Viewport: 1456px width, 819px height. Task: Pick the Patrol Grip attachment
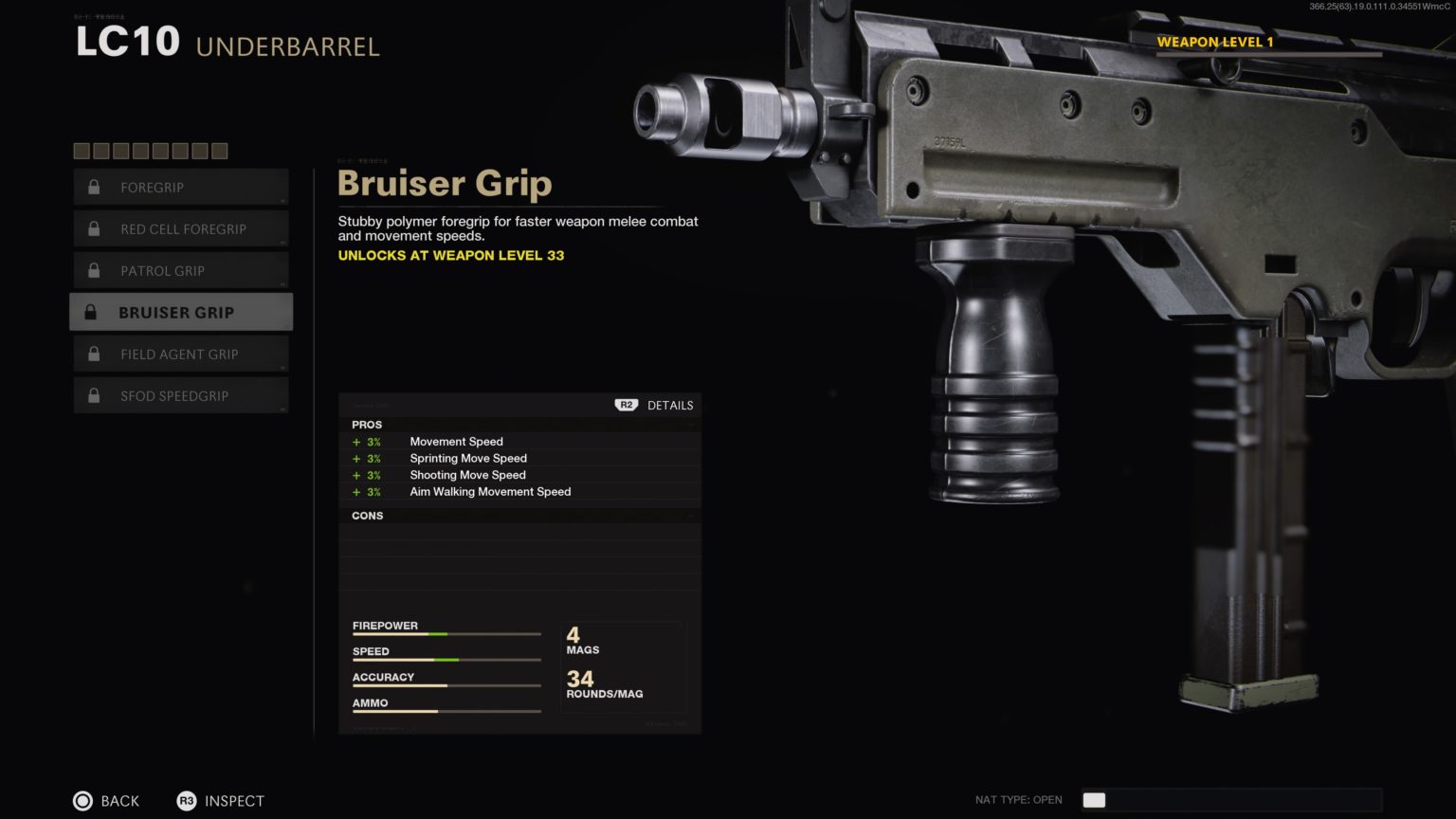[180, 271]
